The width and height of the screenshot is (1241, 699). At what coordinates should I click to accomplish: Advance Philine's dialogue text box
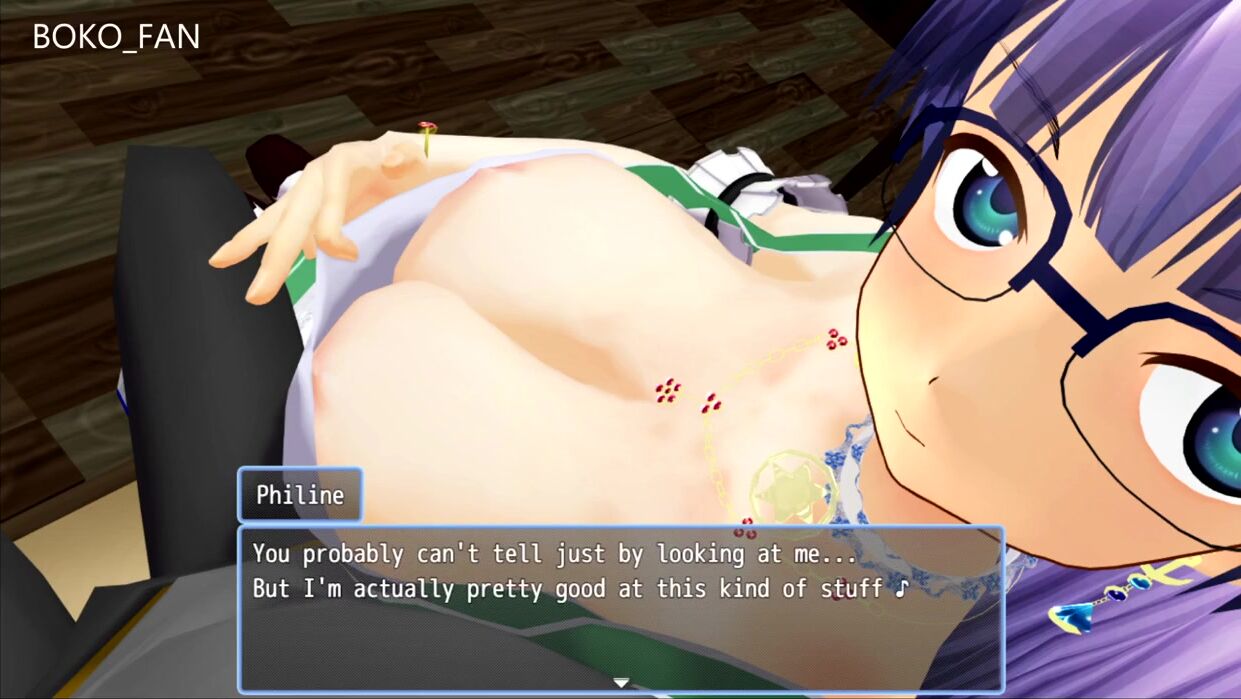tap(620, 608)
